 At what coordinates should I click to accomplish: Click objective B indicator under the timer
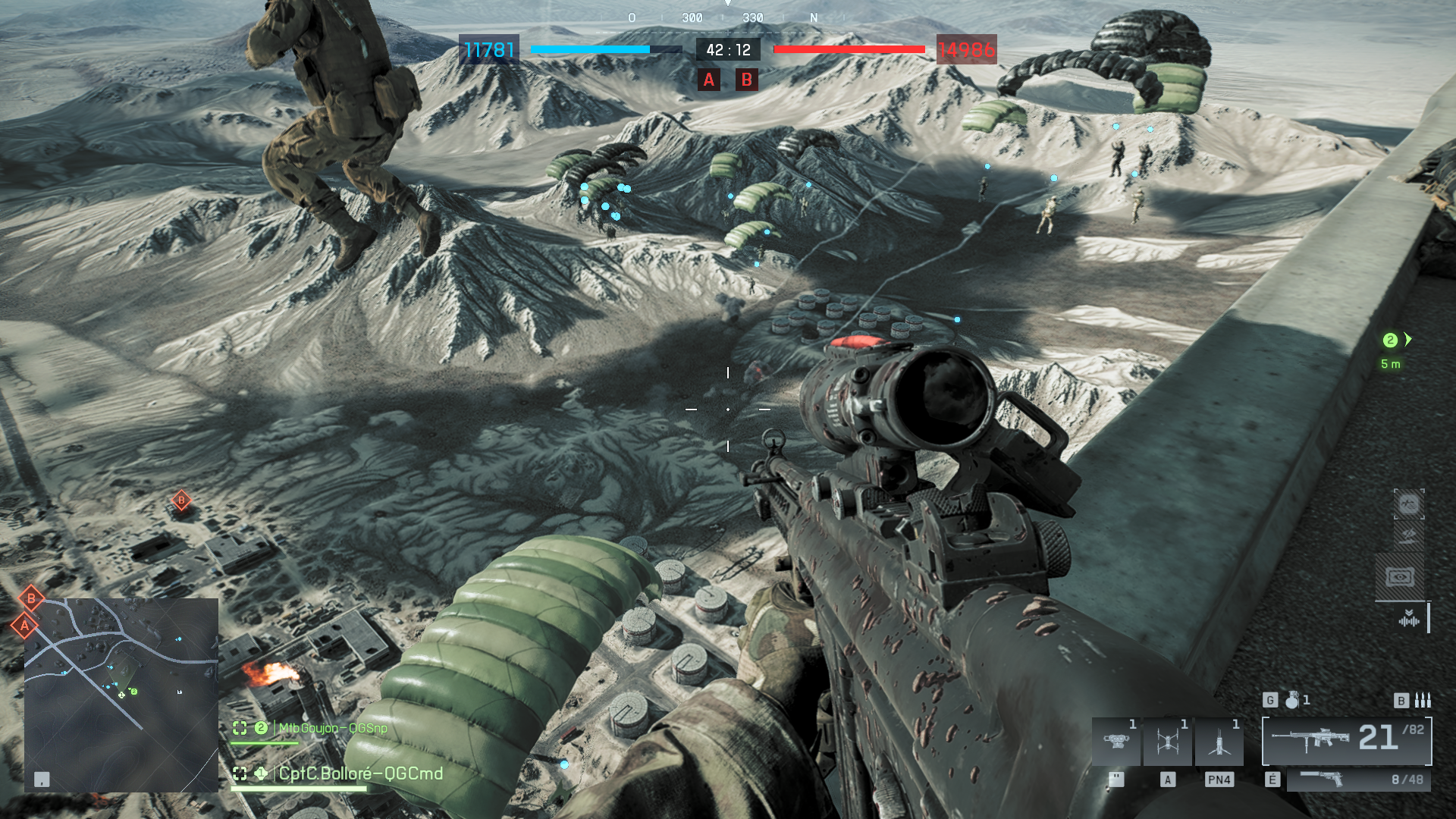tap(746, 80)
